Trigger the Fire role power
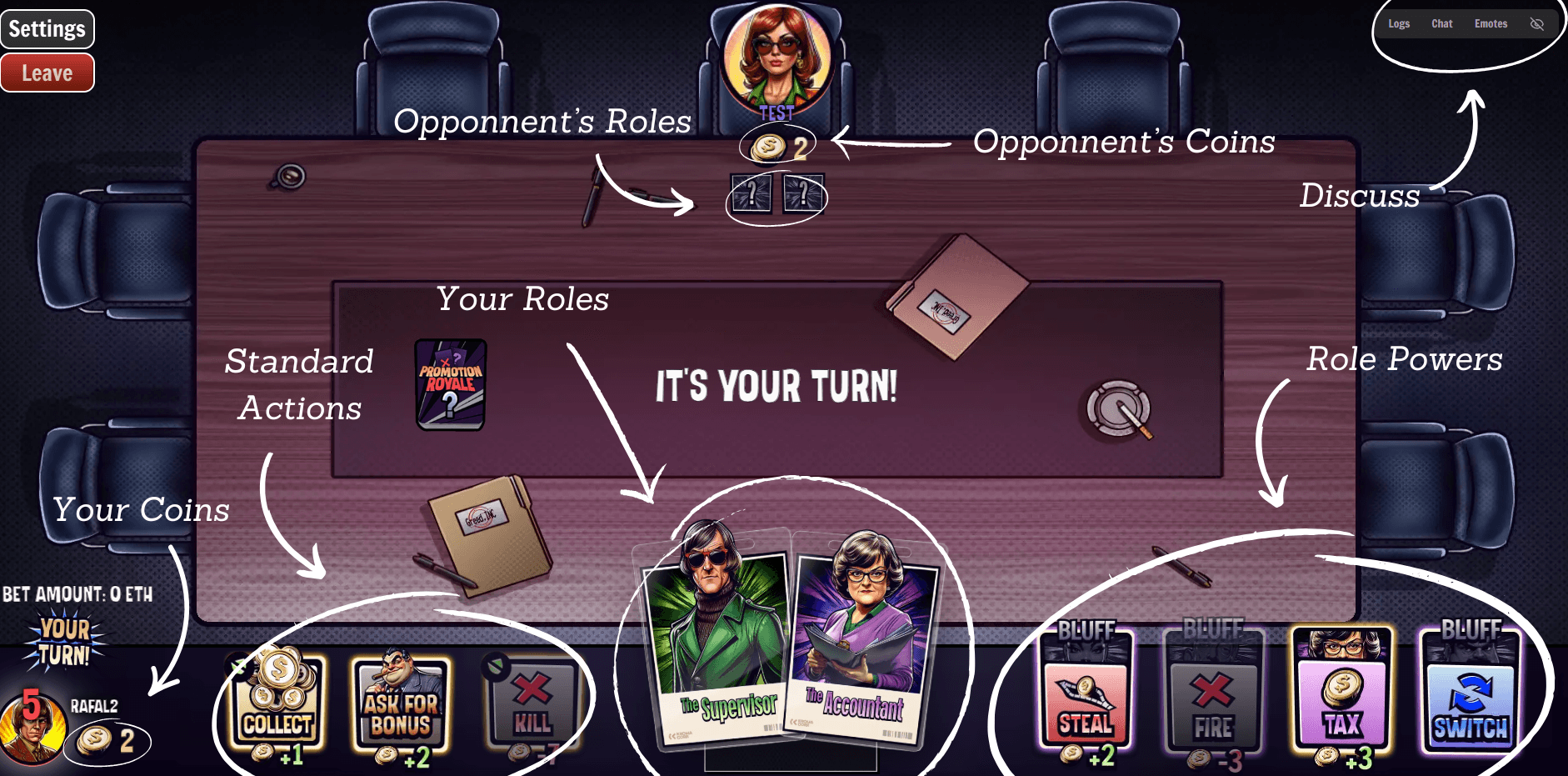Viewport: 1568px width, 776px height. point(1214,700)
